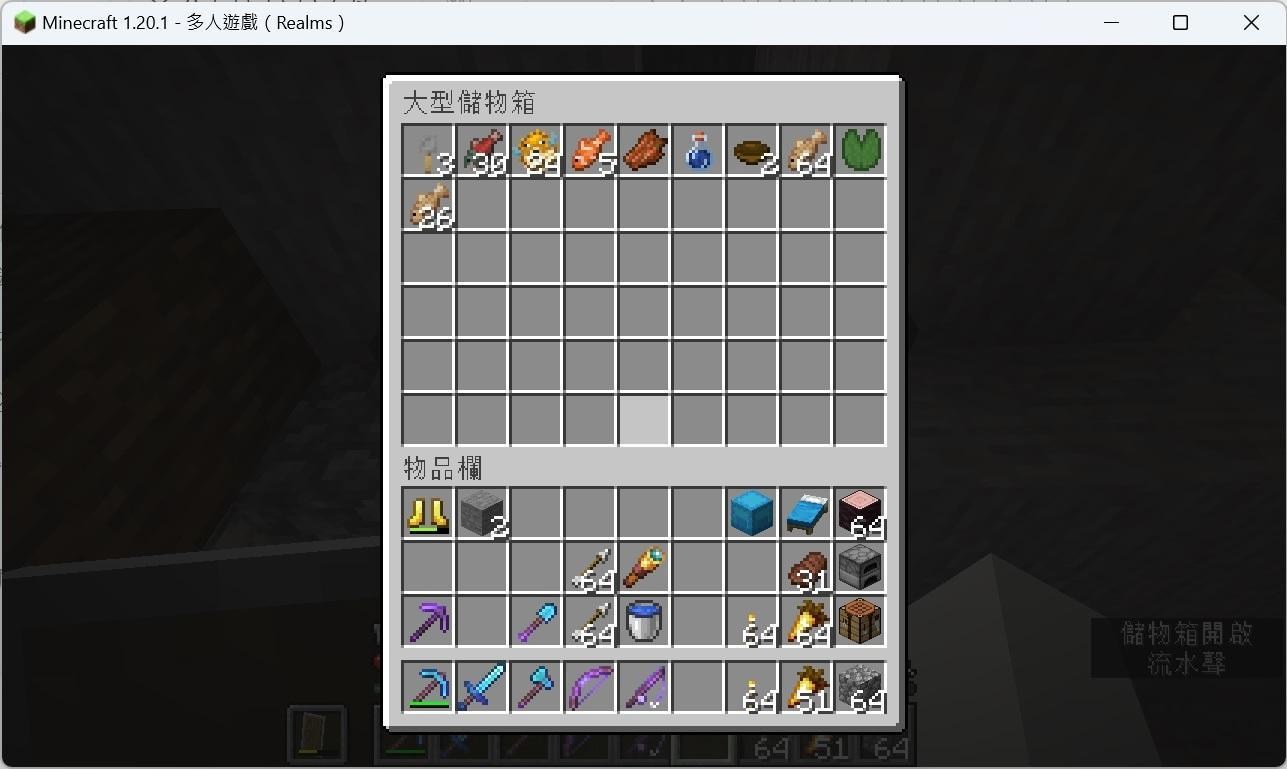The width and height of the screenshot is (1287, 769).
Task: Grab the lily pad from the chest
Action: coord(859,150)
